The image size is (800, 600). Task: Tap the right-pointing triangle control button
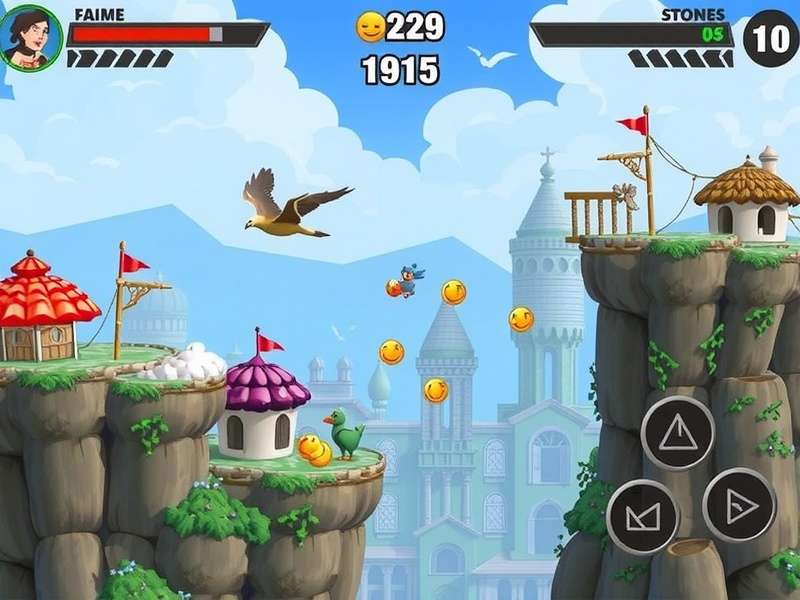point(739,504)
